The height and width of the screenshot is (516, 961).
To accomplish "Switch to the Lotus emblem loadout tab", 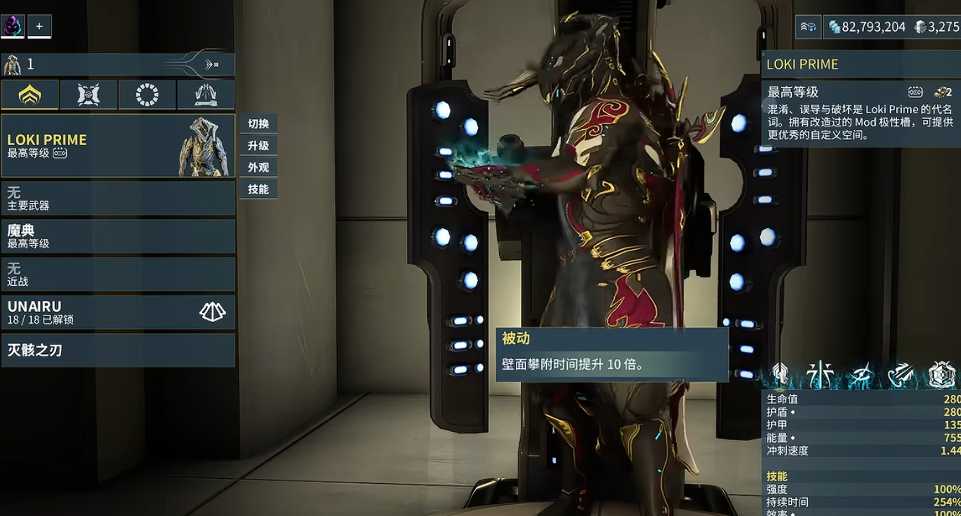I will click(30, 95).
